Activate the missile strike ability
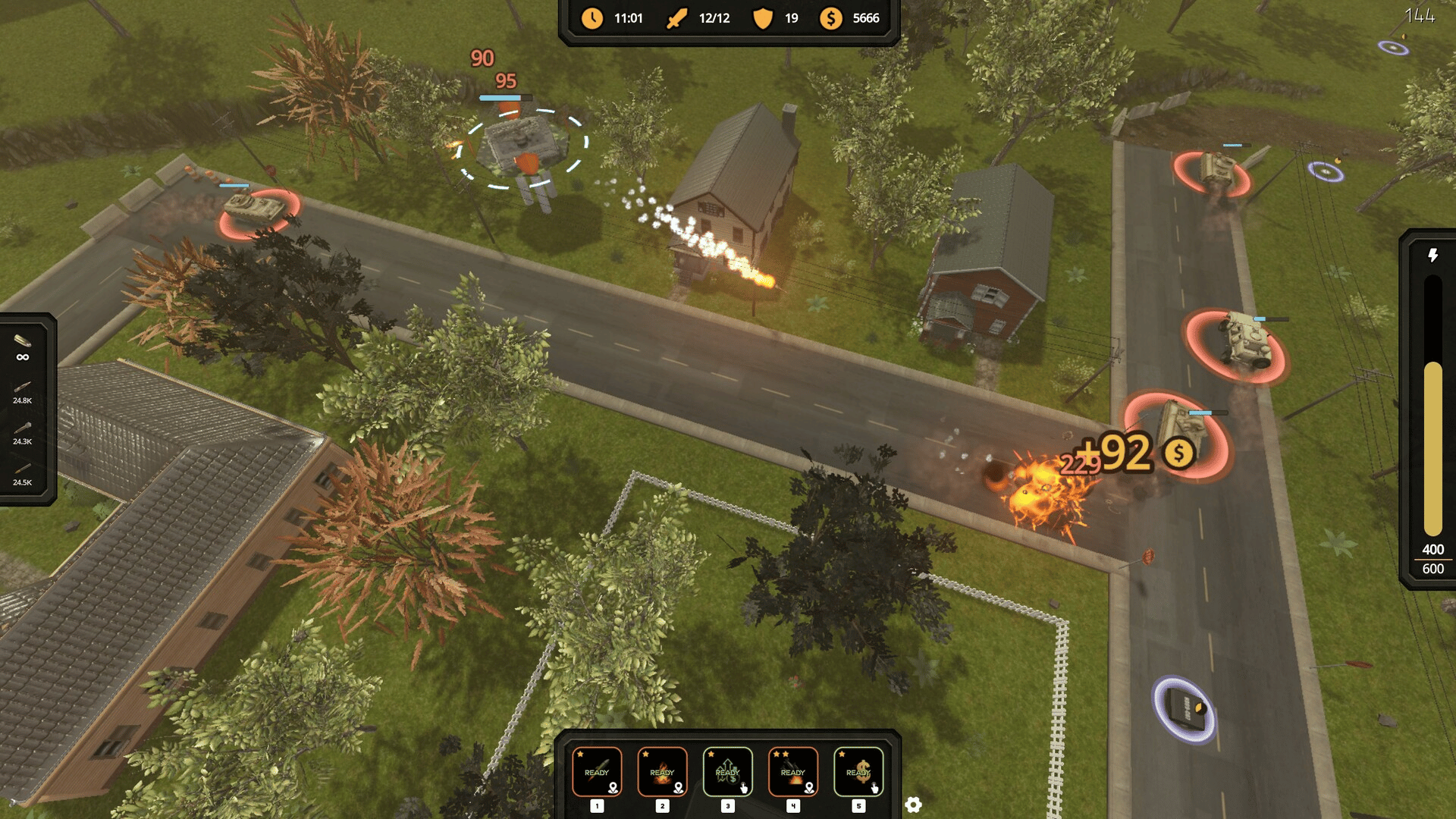 [597, 772]
